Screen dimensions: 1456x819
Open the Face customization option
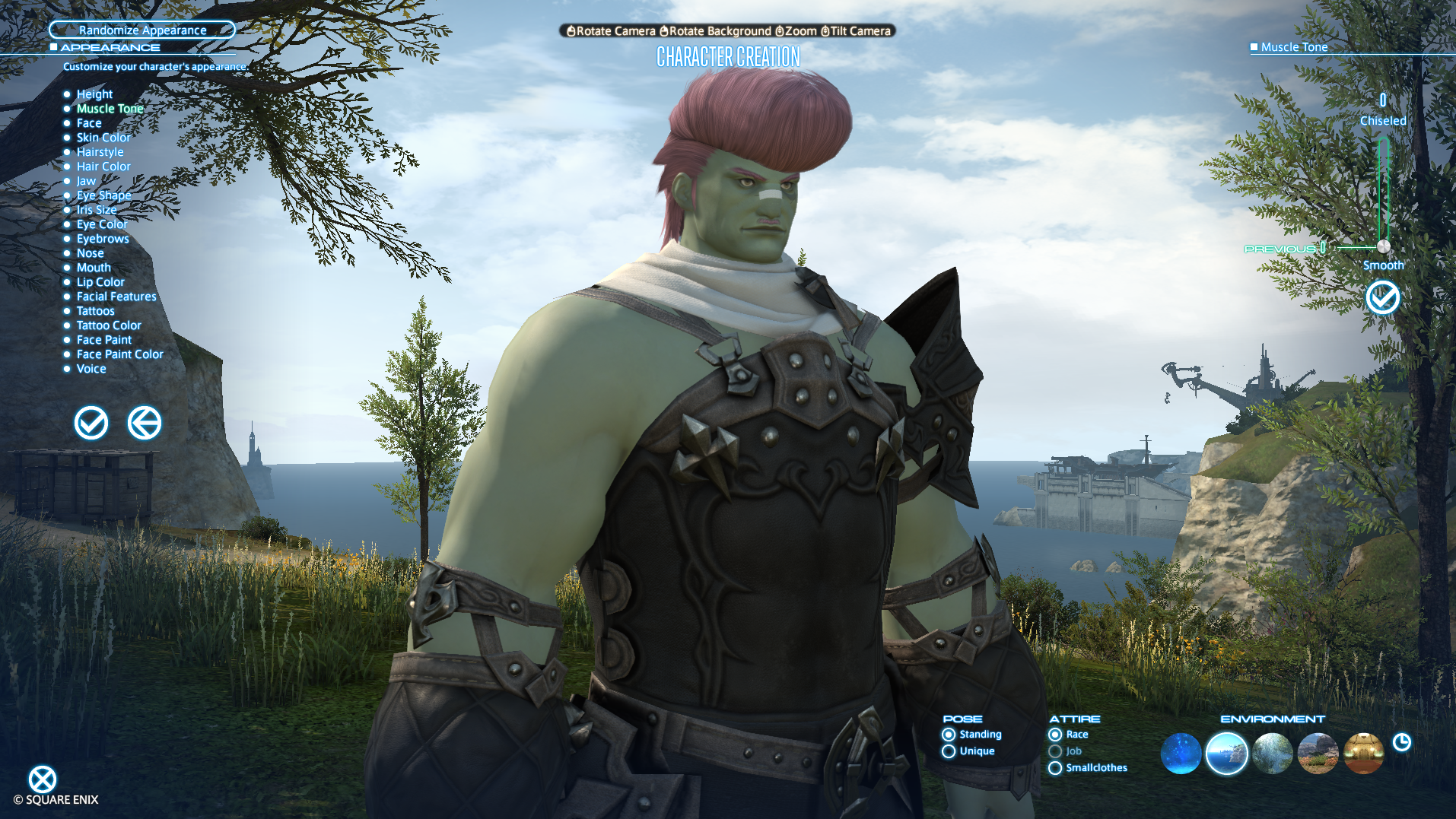(88, 122)
